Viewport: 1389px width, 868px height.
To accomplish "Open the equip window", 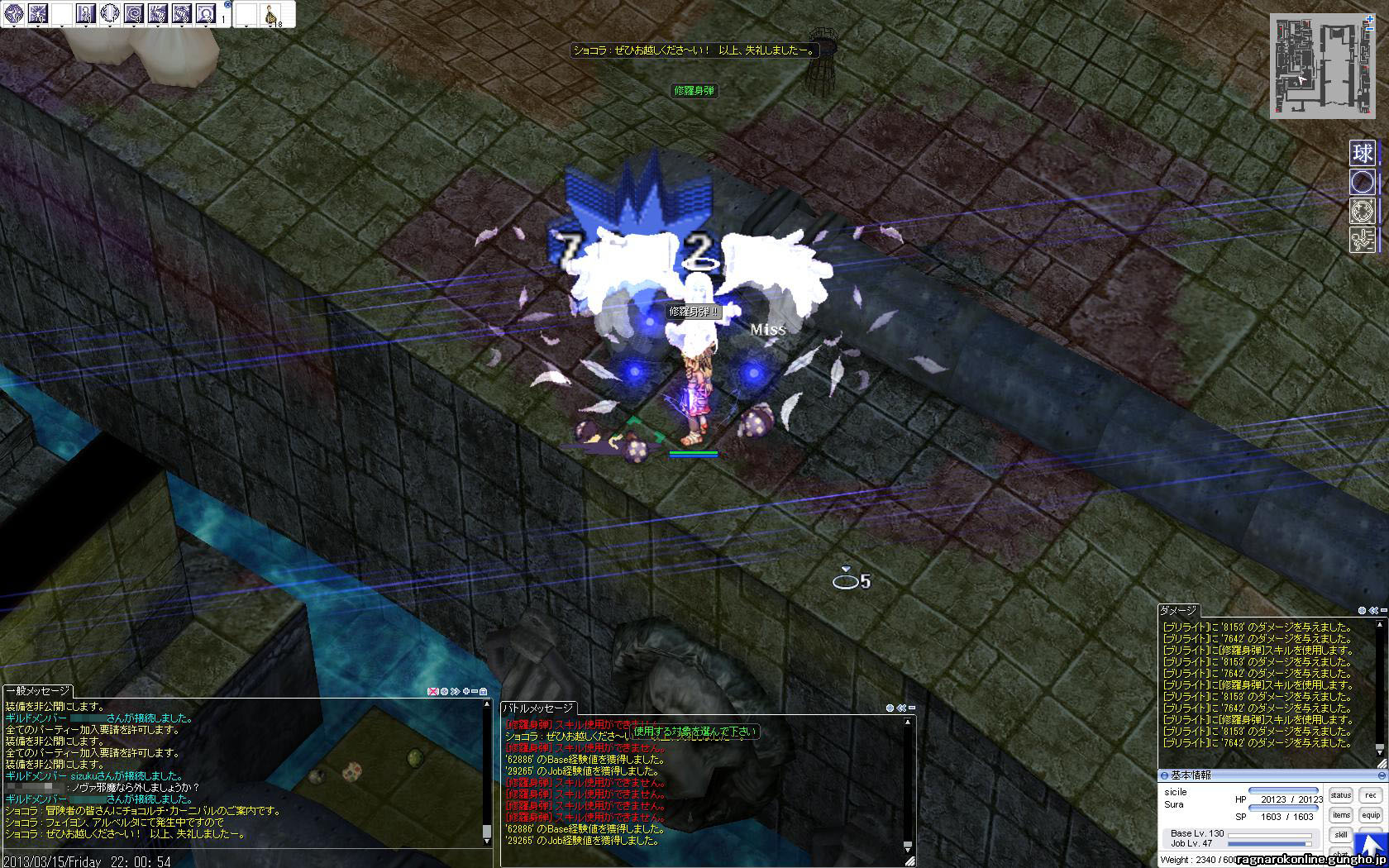I will click(x=1371, y=815).
